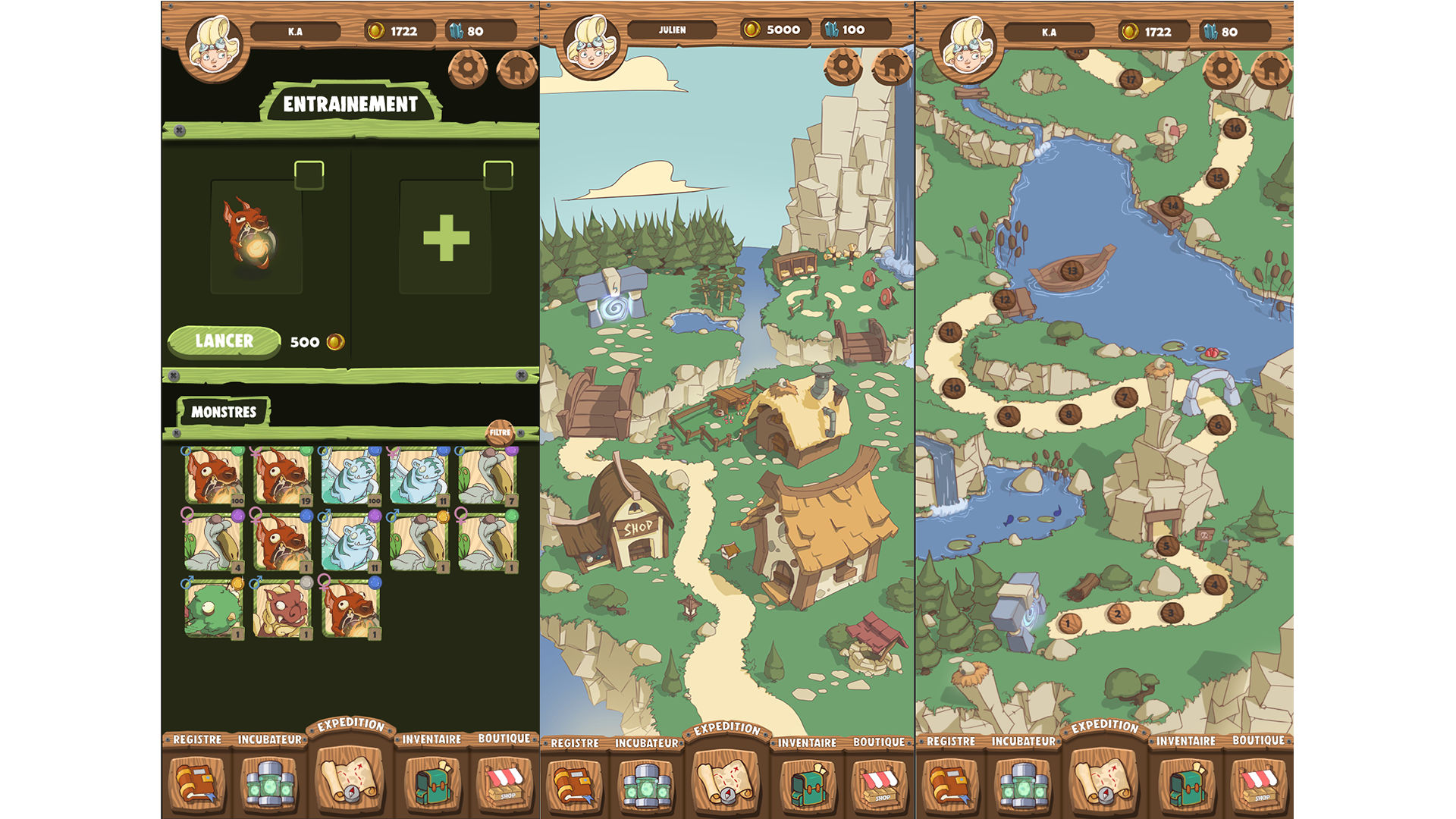Image resolution: width=1456 pixels, height=819 pixels.
Task: Select expedition level 7 node
Action: tap(1125, 397)
